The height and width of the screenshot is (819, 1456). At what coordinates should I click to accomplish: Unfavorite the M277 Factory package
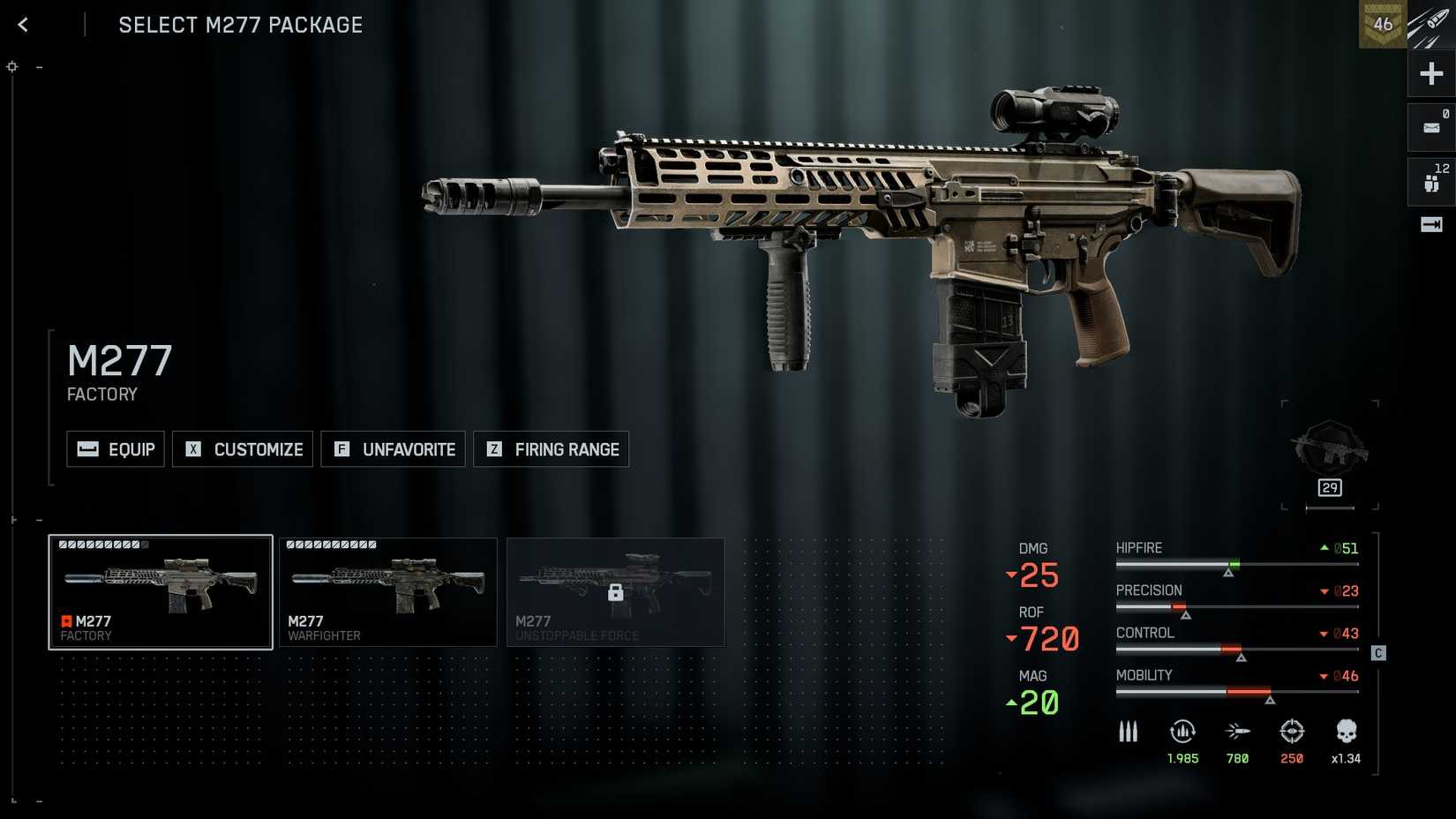(x=393, y=449)
